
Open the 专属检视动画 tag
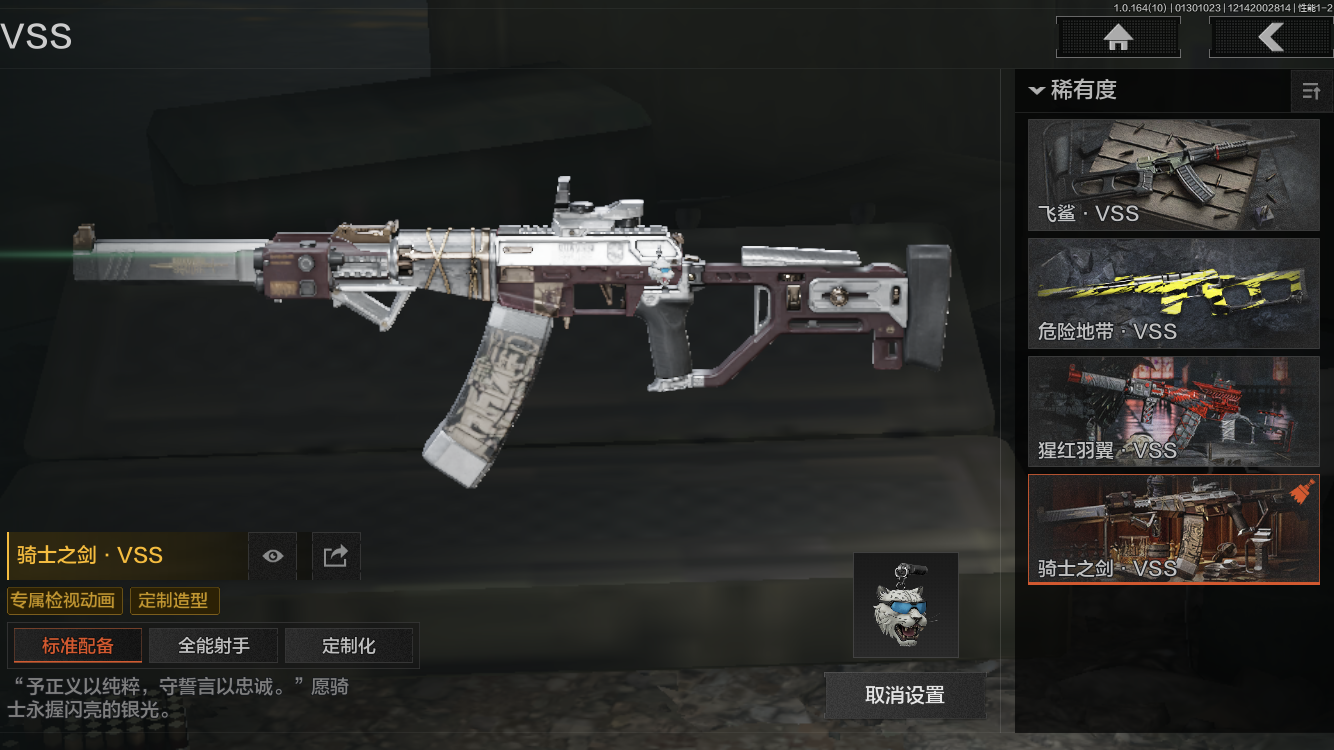[x=65, y=601]
